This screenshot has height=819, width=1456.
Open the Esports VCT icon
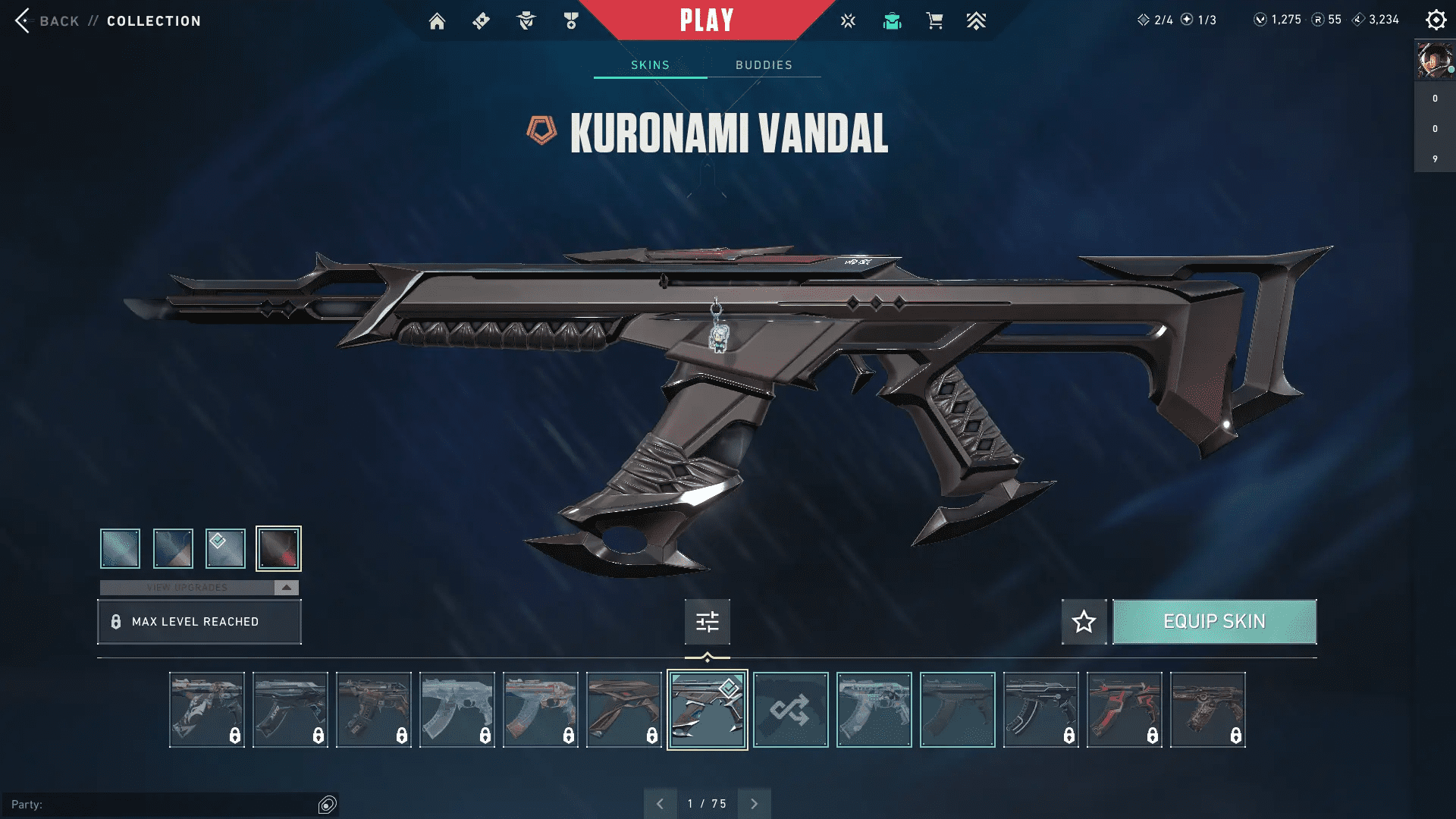(847, 20)
